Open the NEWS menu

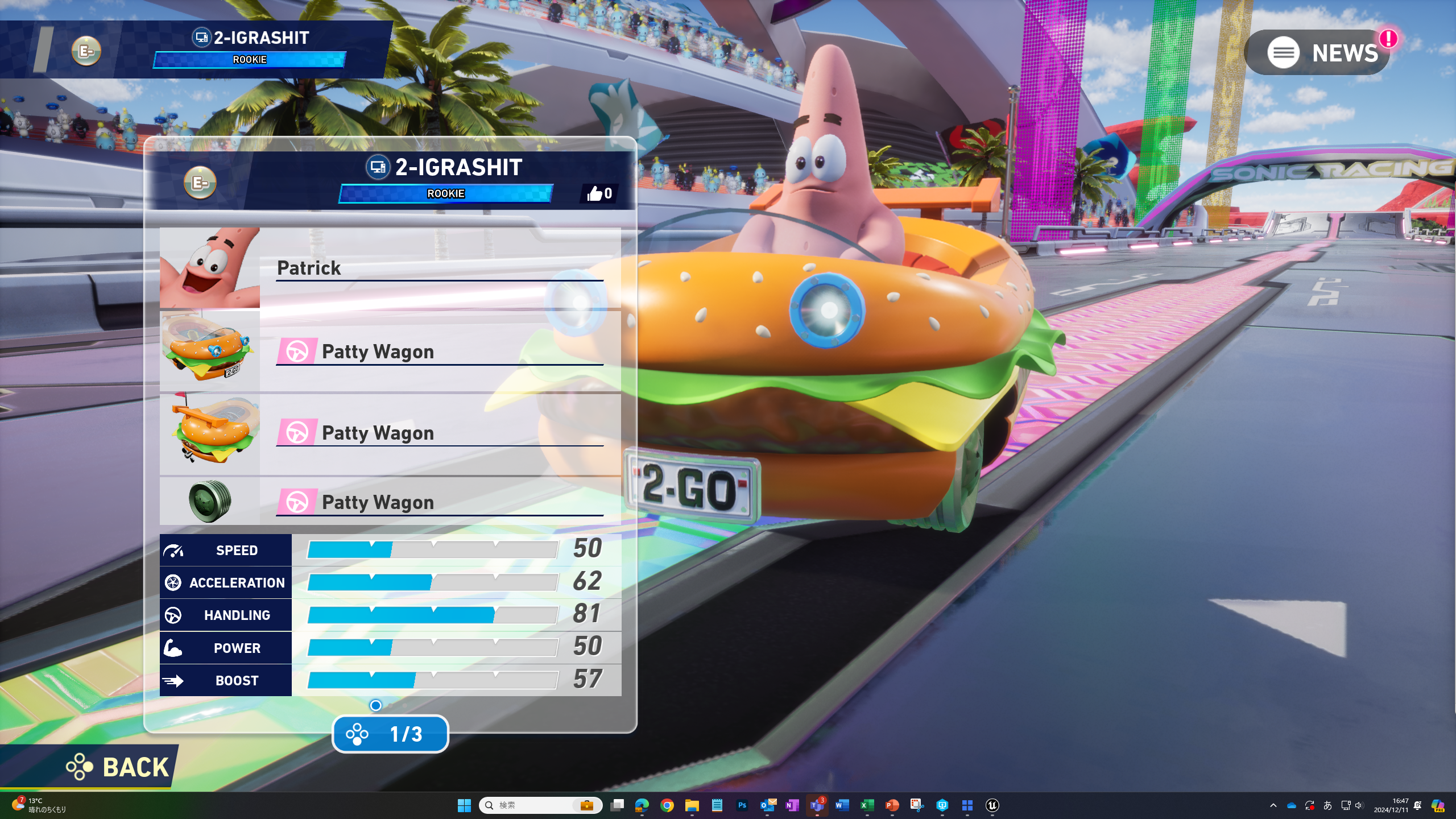pos(1317,53)
